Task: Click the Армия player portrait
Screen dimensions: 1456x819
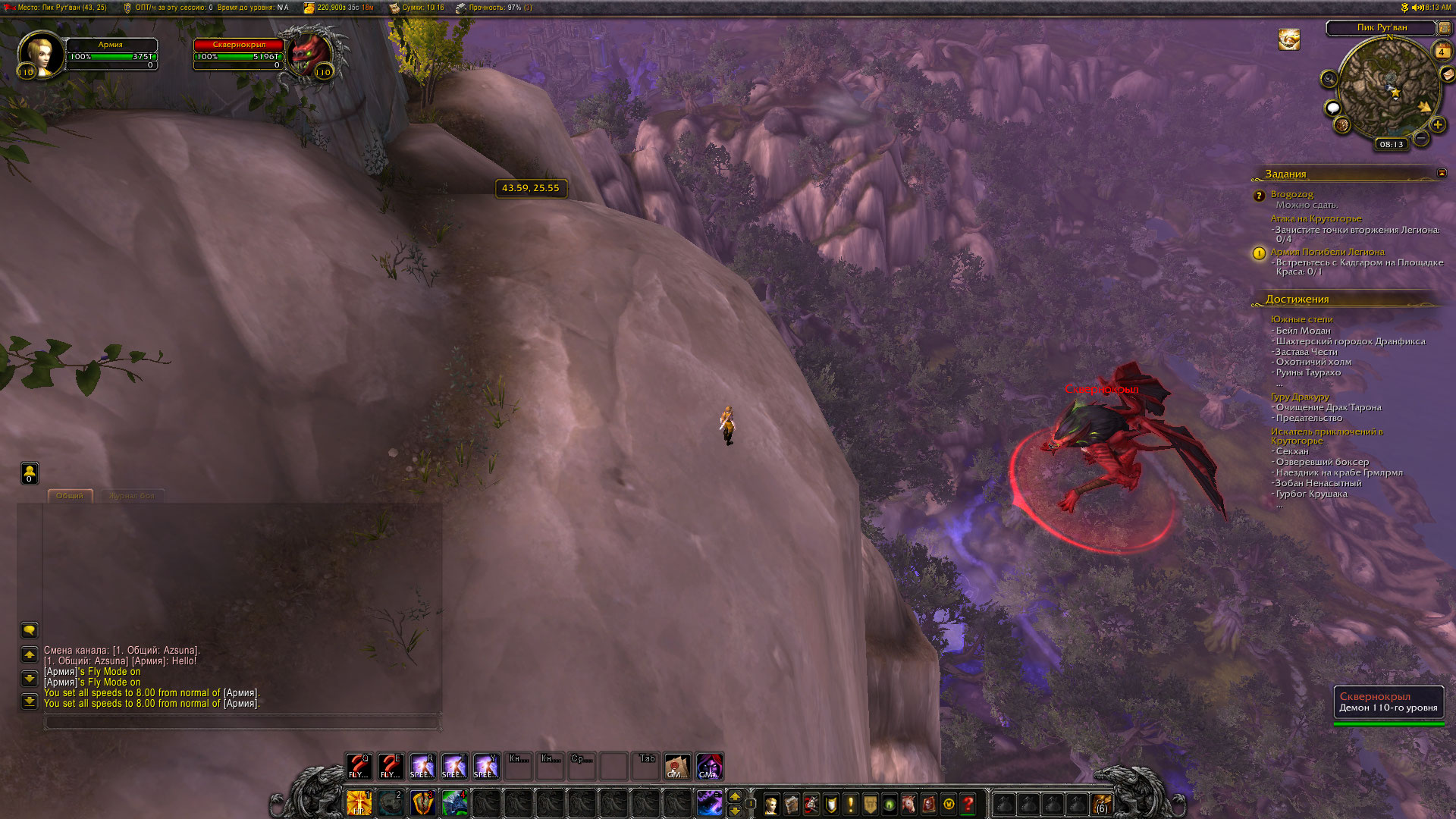Action: coord(41,55)
